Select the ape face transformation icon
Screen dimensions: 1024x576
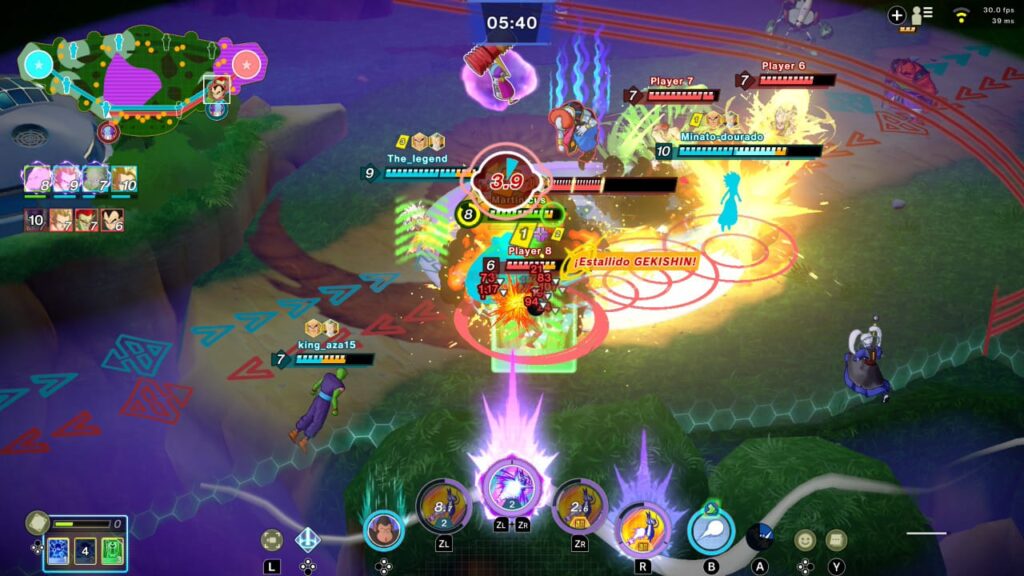coord(383,531)
